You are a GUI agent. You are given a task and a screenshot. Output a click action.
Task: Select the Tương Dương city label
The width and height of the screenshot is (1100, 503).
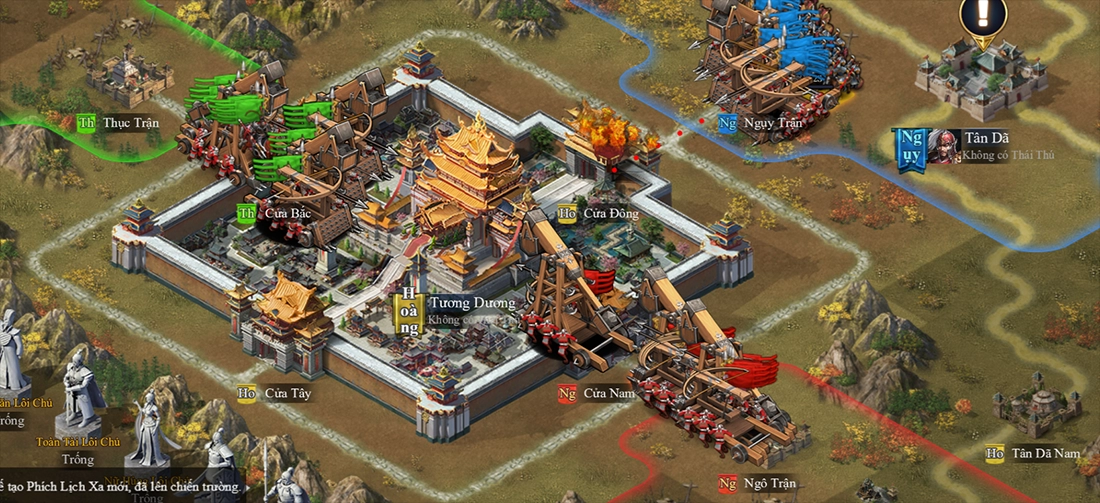tap(471, 303)
